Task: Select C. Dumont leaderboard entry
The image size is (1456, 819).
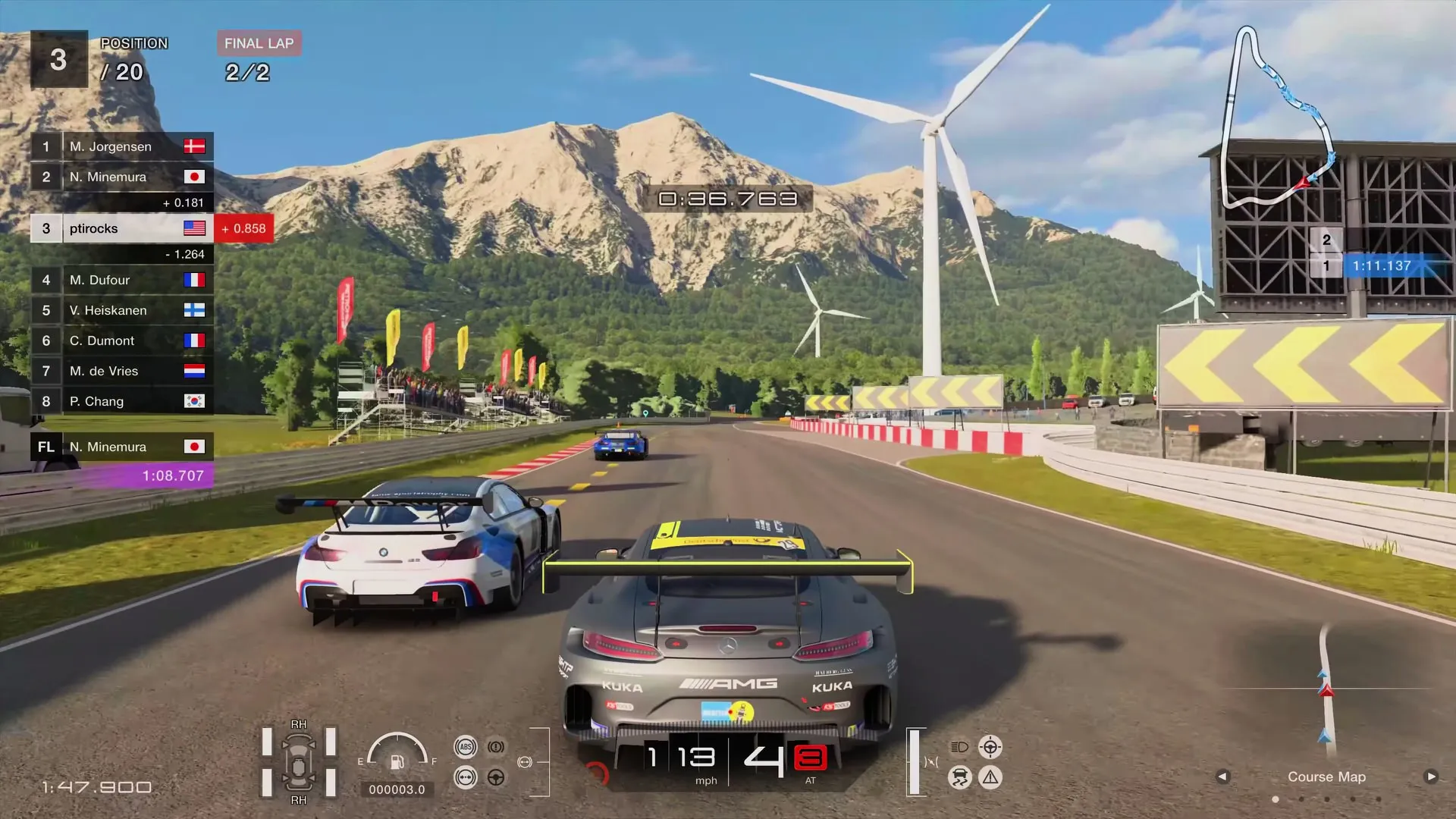Action: (121, 340)
